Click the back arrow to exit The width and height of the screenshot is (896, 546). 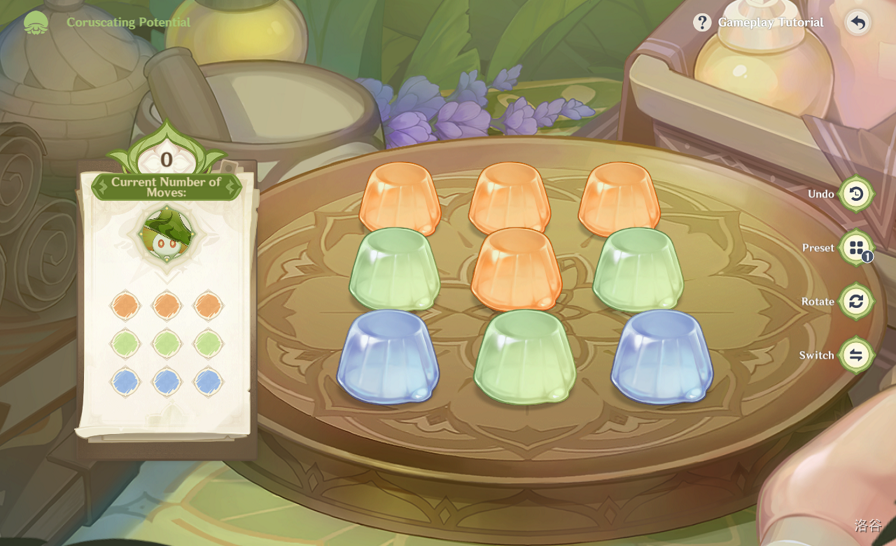tap(858, 22)
